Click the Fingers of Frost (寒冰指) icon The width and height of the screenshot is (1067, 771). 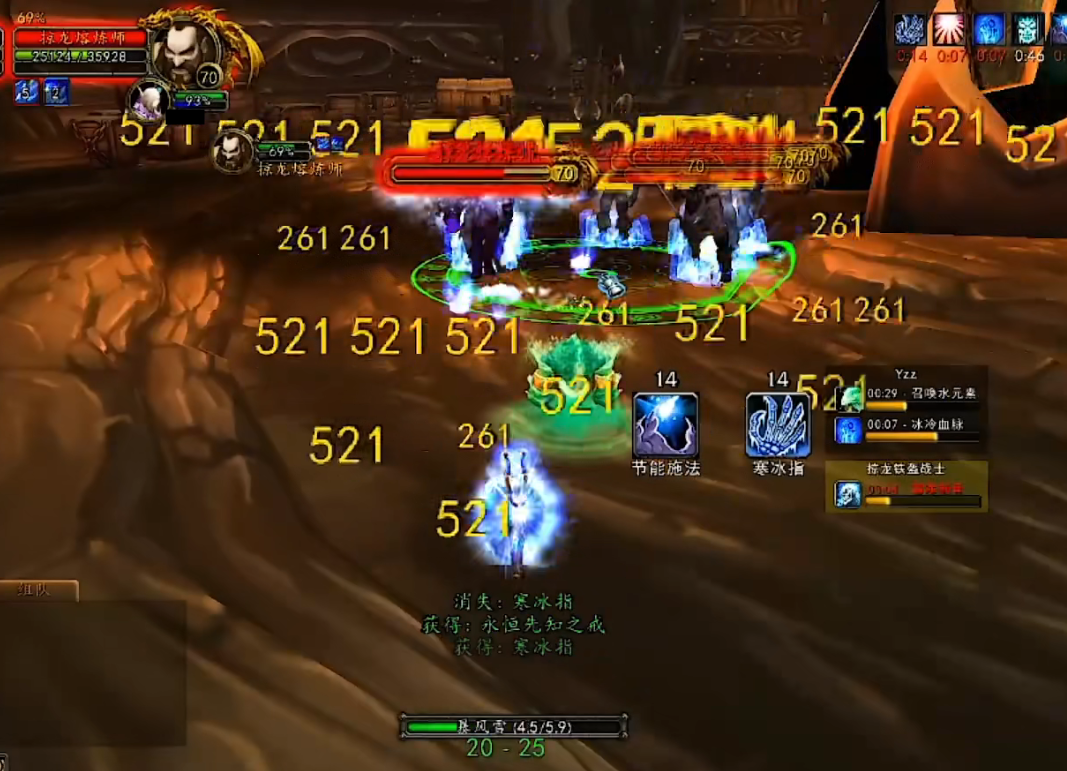coord(778,425)
